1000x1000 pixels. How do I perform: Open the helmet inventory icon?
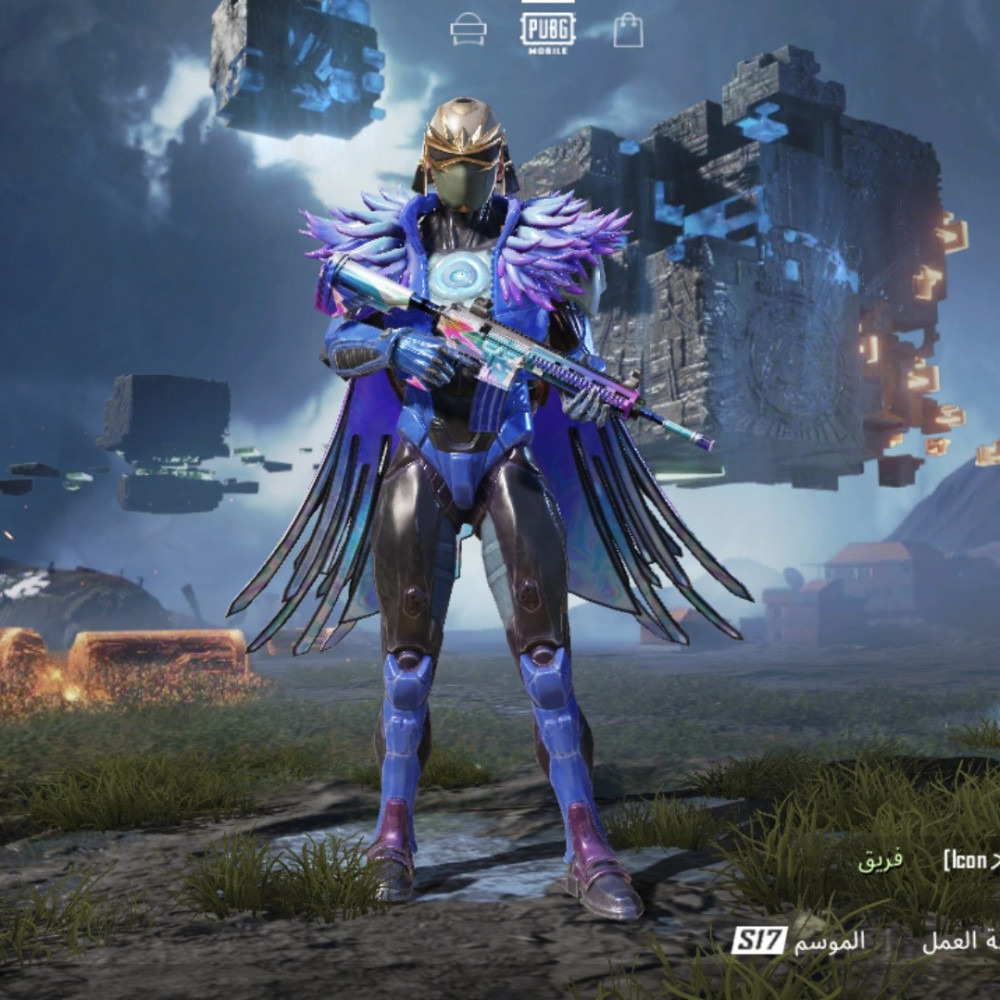pos(468,29)
